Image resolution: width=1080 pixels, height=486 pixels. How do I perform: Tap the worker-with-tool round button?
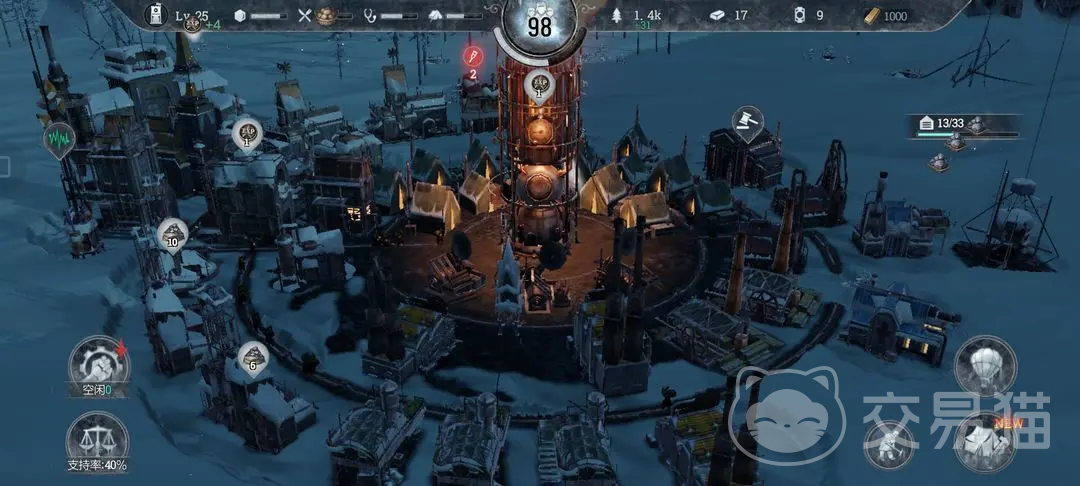tap(888, 441)
